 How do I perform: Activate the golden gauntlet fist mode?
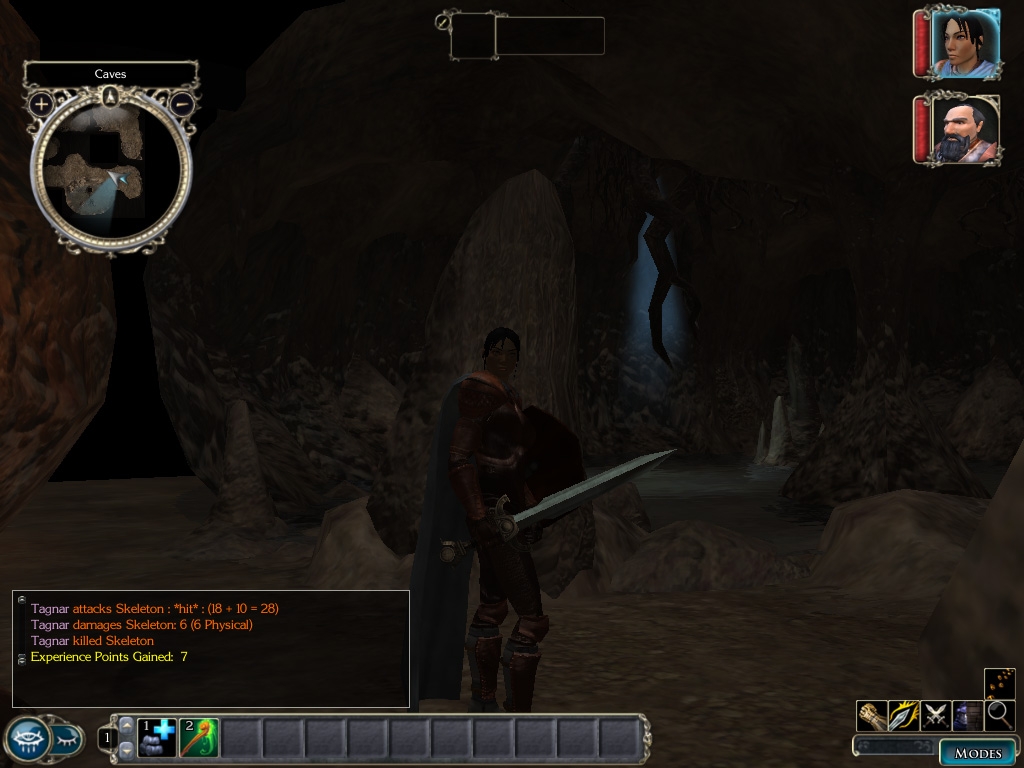[x=872, y=715]
